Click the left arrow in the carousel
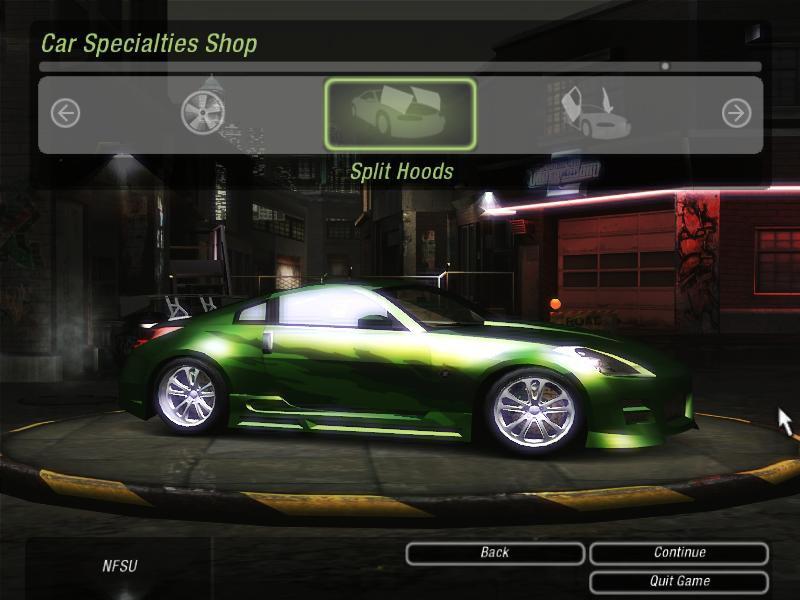The image size is (800, 600). pos(65,114)
